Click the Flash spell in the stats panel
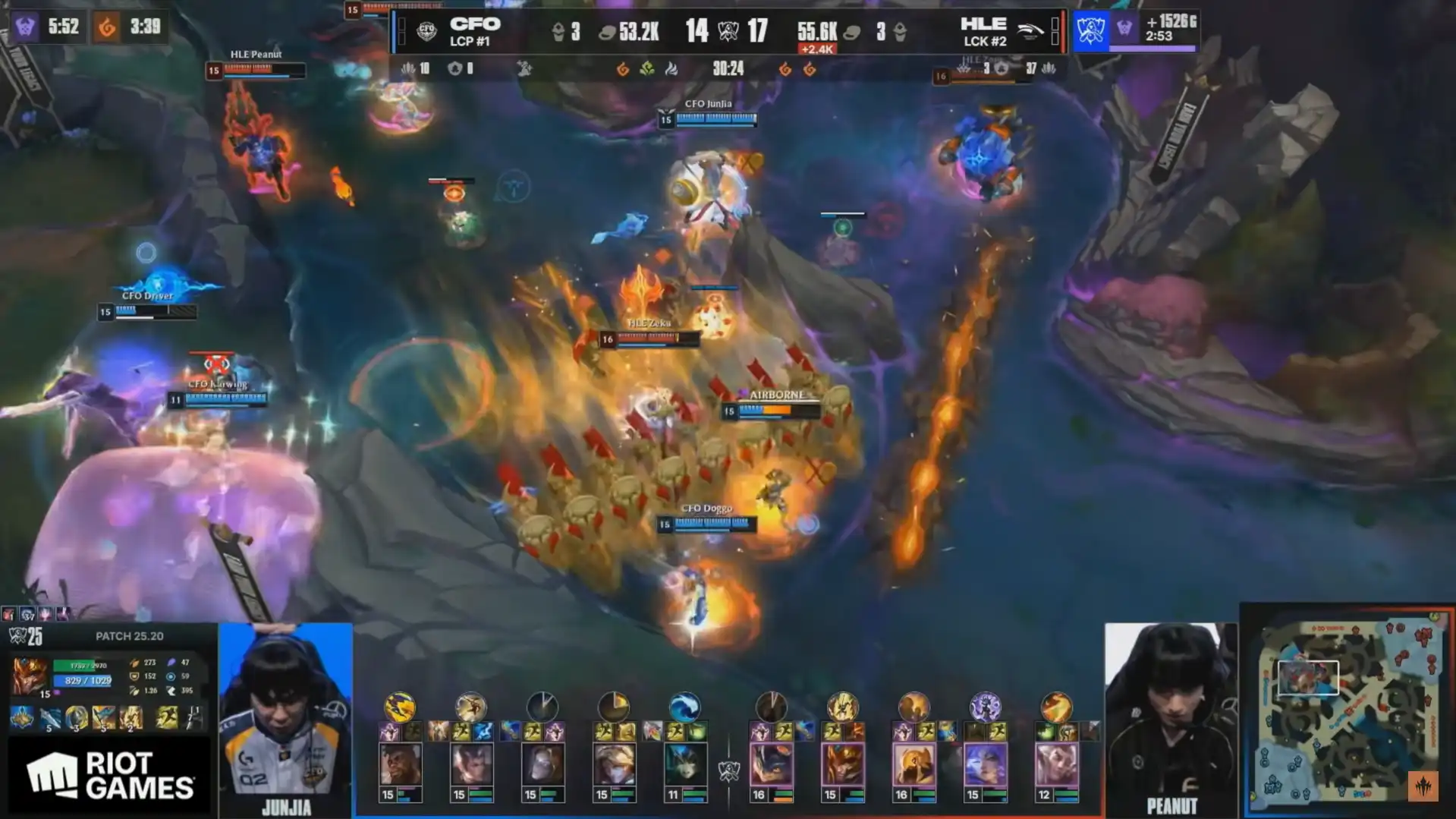1456x819 pixels. coord(167,717)
